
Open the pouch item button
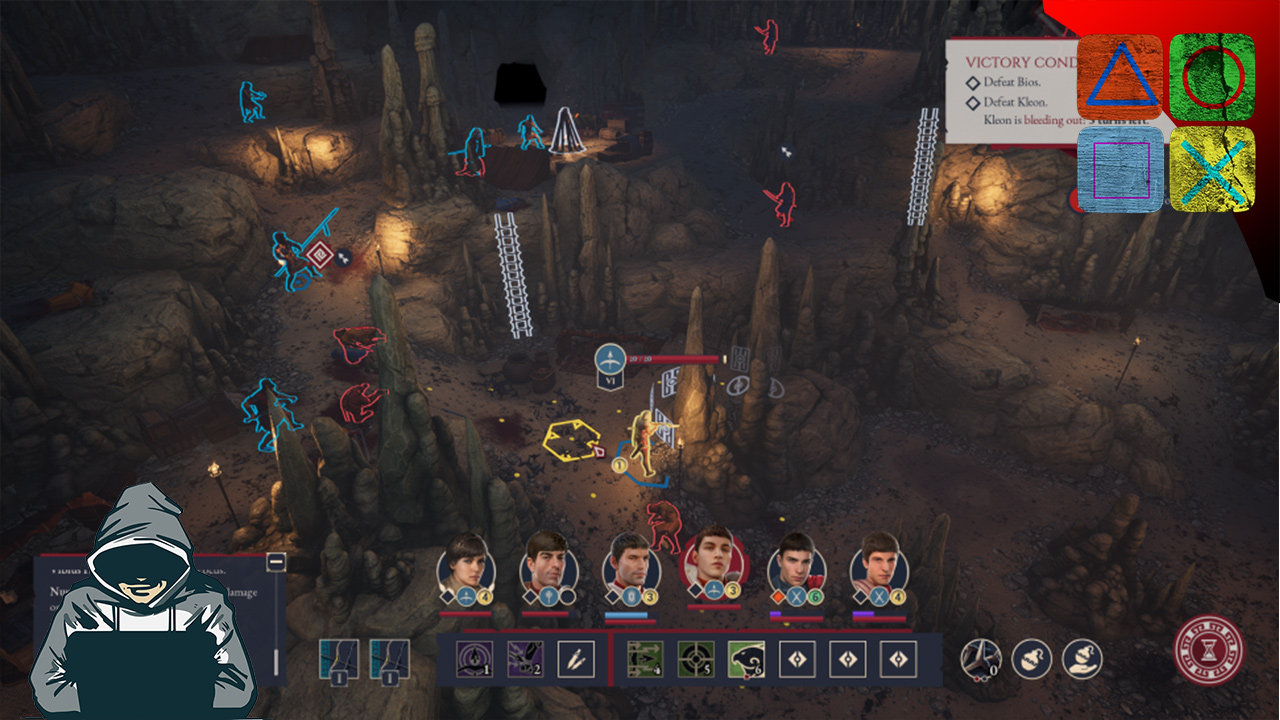[x=1031, y=659]
